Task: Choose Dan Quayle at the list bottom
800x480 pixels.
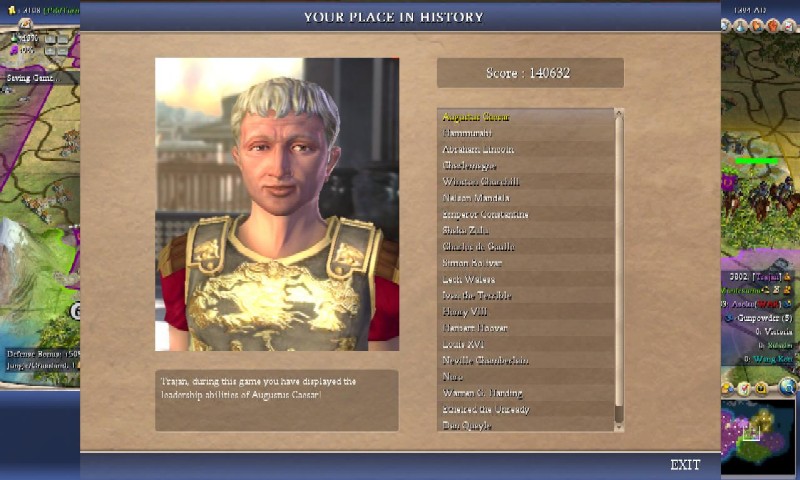Action: click(x=465, y=425)
